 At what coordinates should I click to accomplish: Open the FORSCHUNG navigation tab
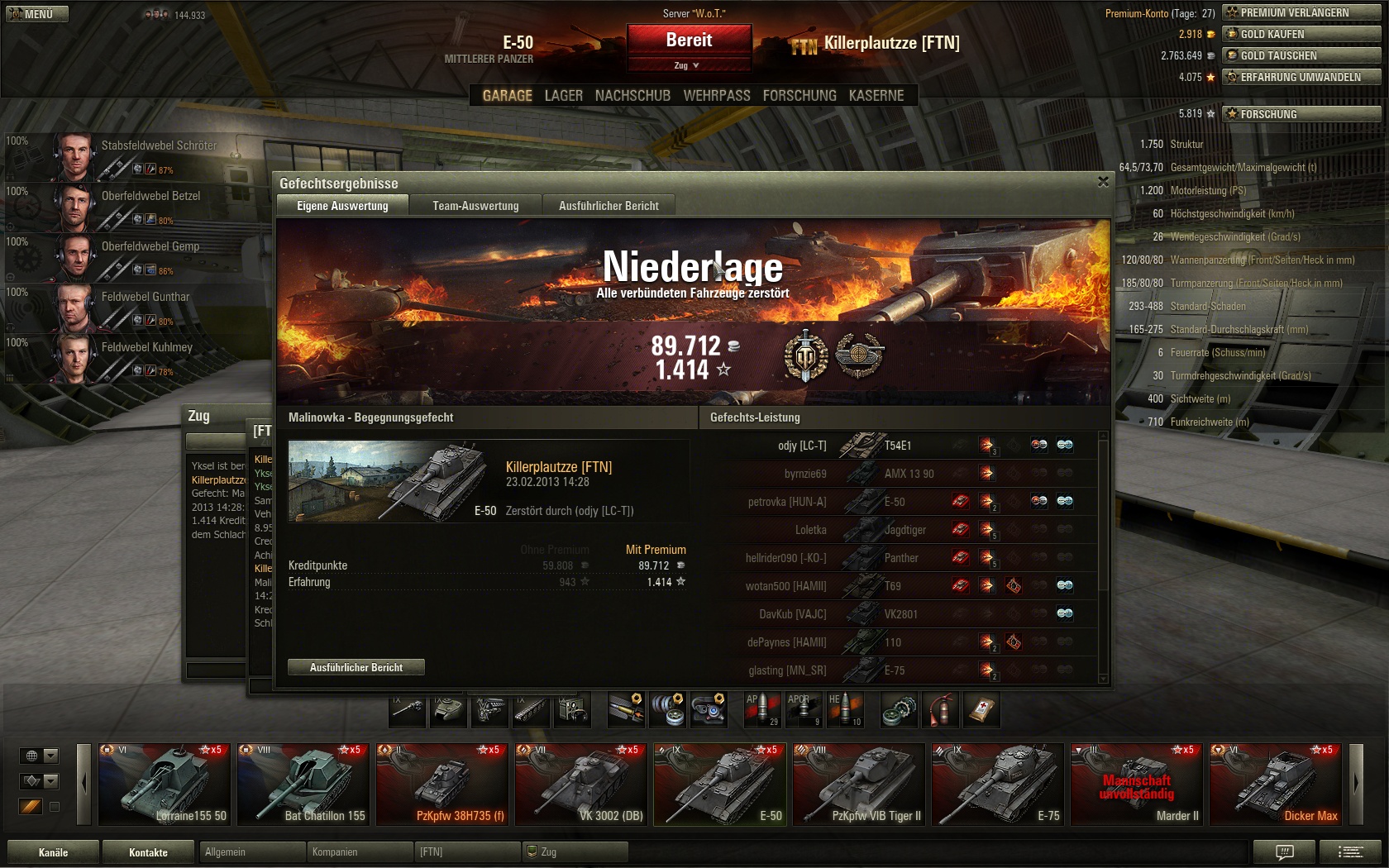point(799,96)
